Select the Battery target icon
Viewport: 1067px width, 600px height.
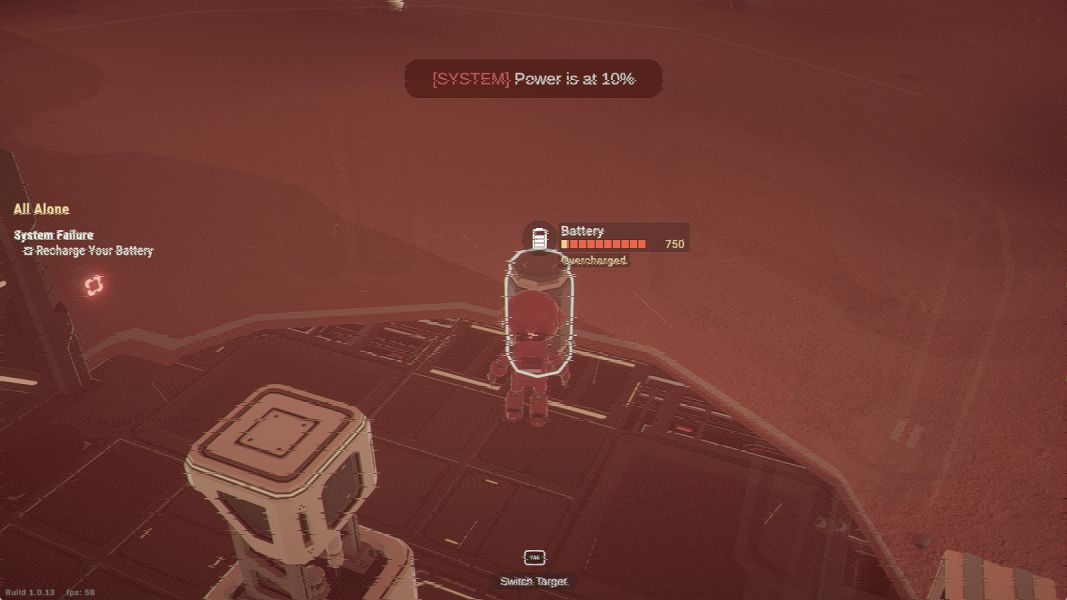click(539, 237)
